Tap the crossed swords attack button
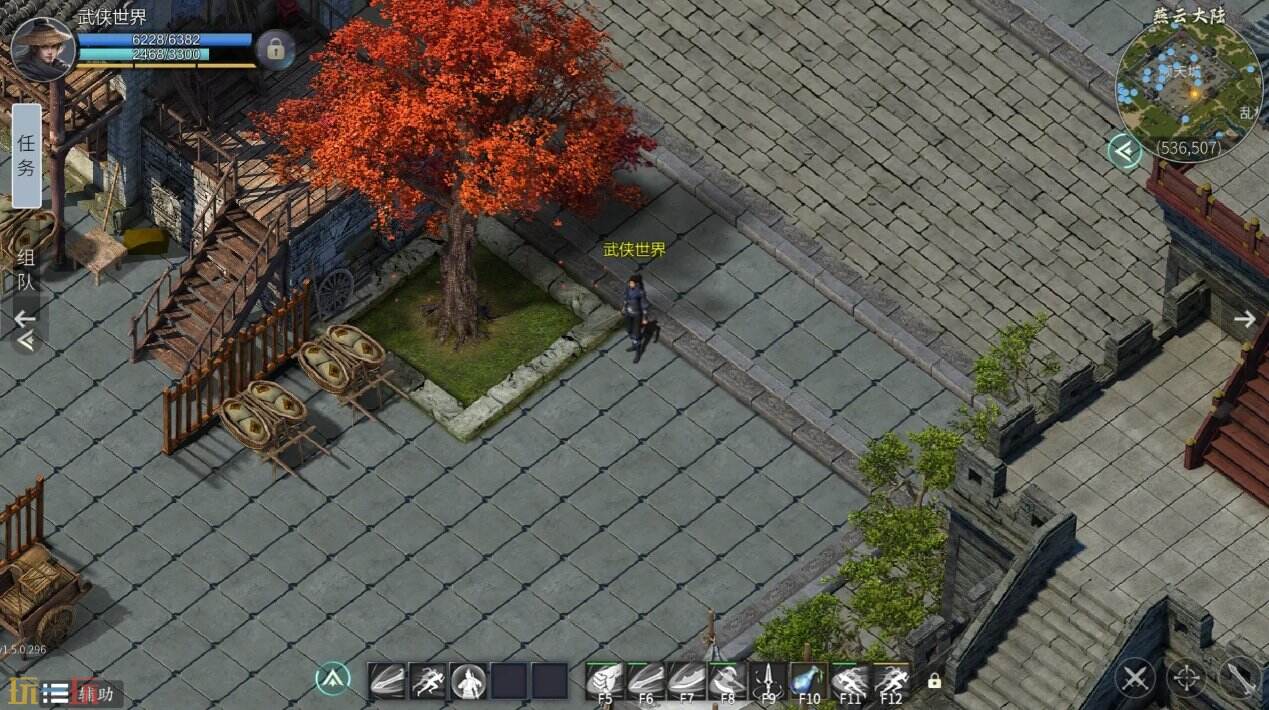Viewport: 1269px width, 710px height. pos(1135,679)
